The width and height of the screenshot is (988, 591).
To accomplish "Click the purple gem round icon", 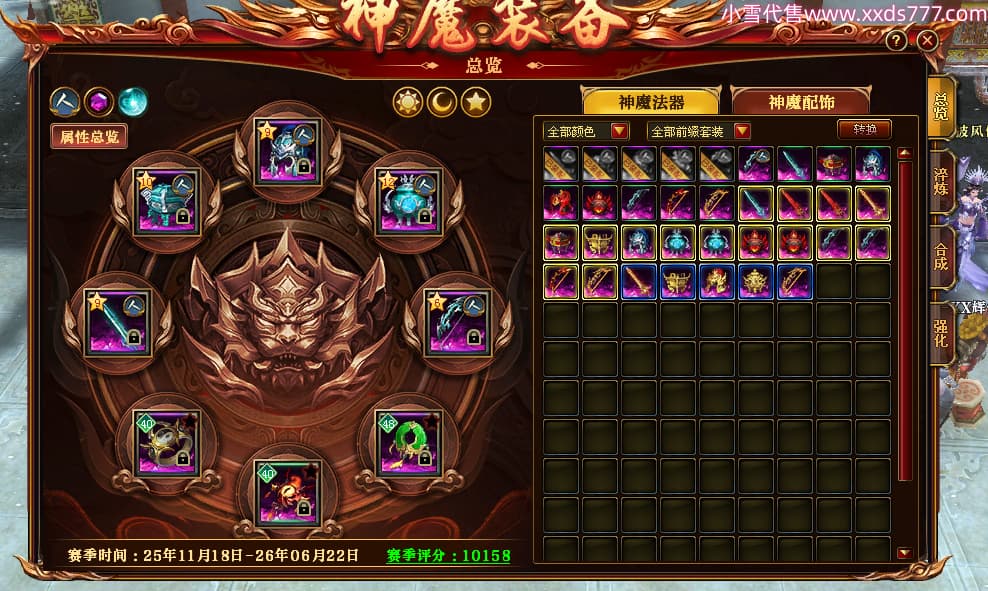I will coord(98,101).
